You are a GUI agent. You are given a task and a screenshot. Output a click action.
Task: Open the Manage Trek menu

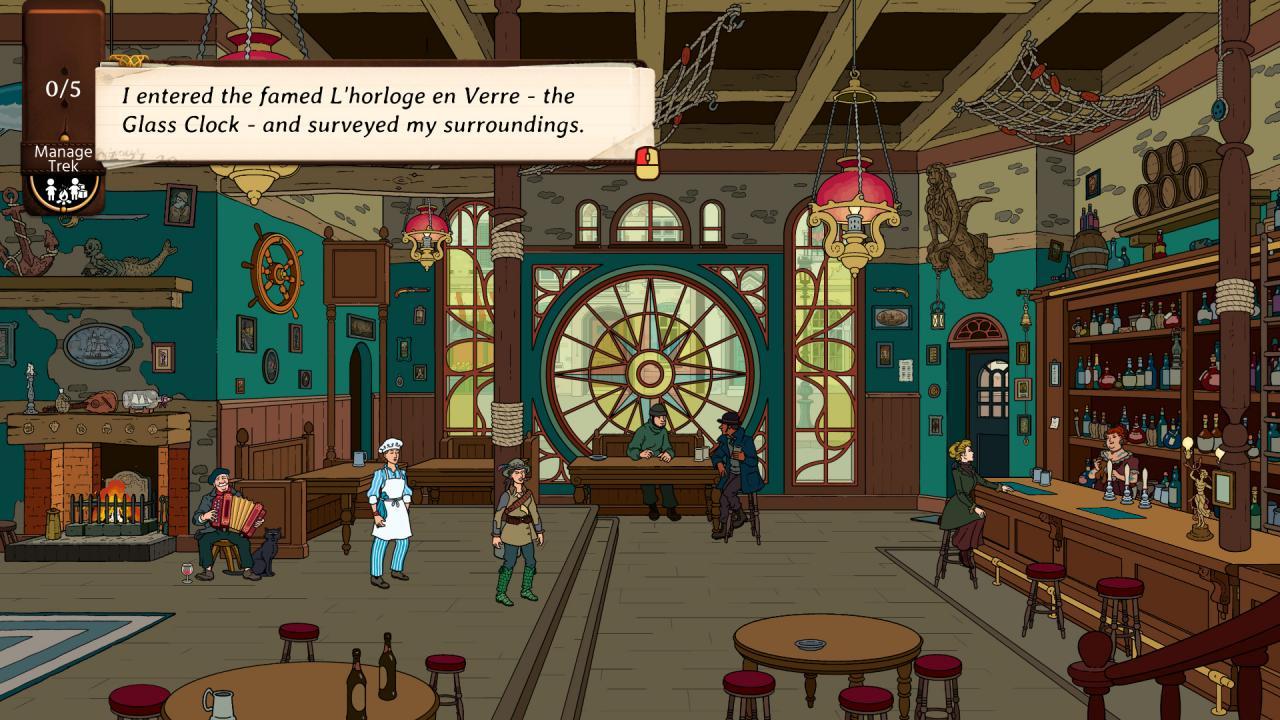[x=62, y=155]
